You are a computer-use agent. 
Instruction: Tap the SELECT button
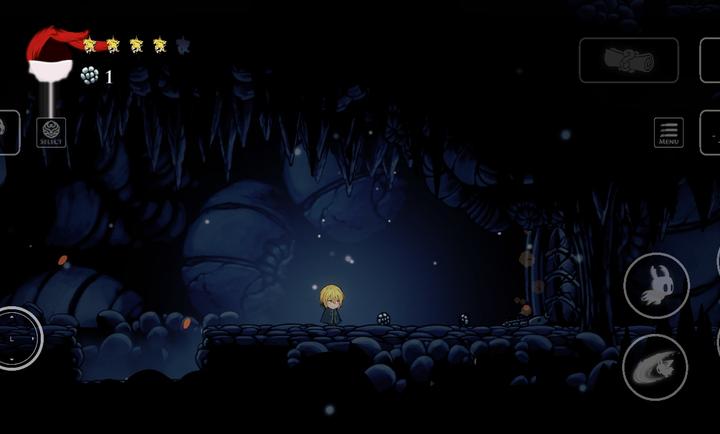(51, 133)
